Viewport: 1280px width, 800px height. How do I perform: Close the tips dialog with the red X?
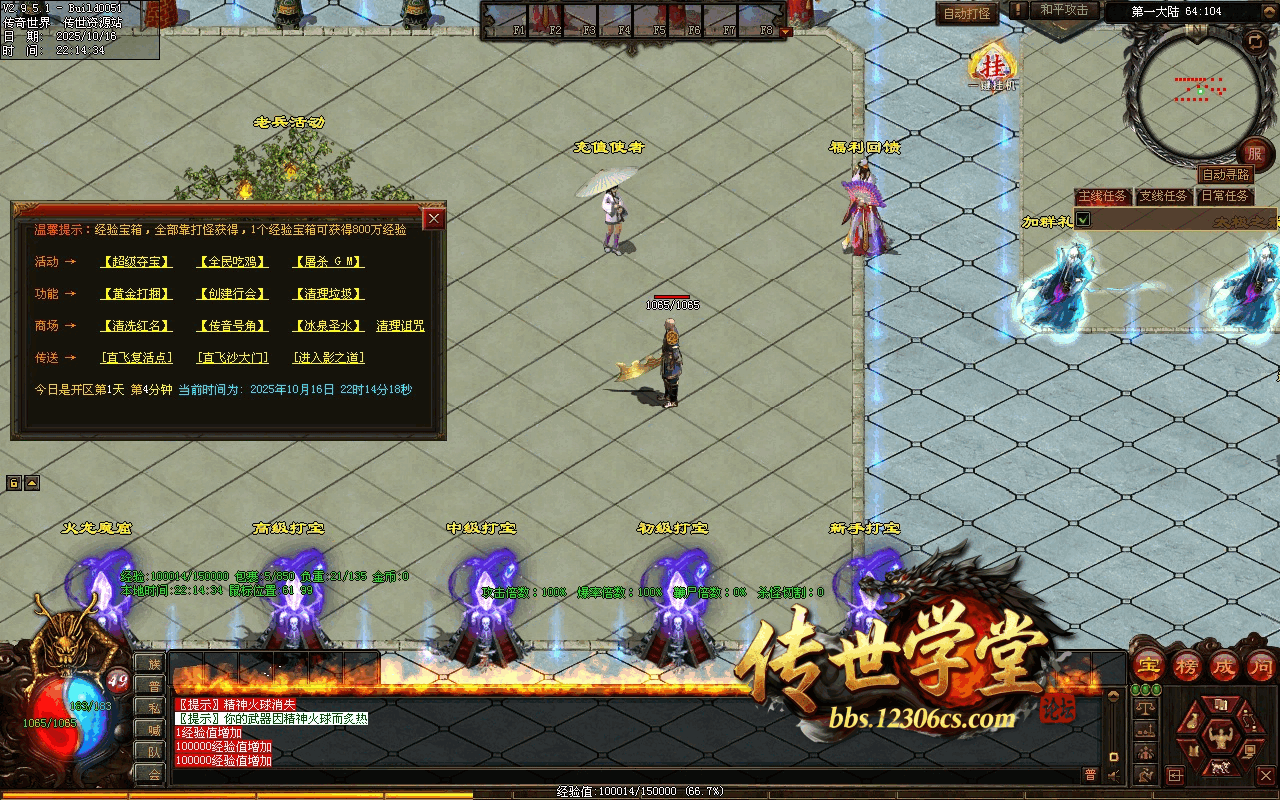[433, 219]
